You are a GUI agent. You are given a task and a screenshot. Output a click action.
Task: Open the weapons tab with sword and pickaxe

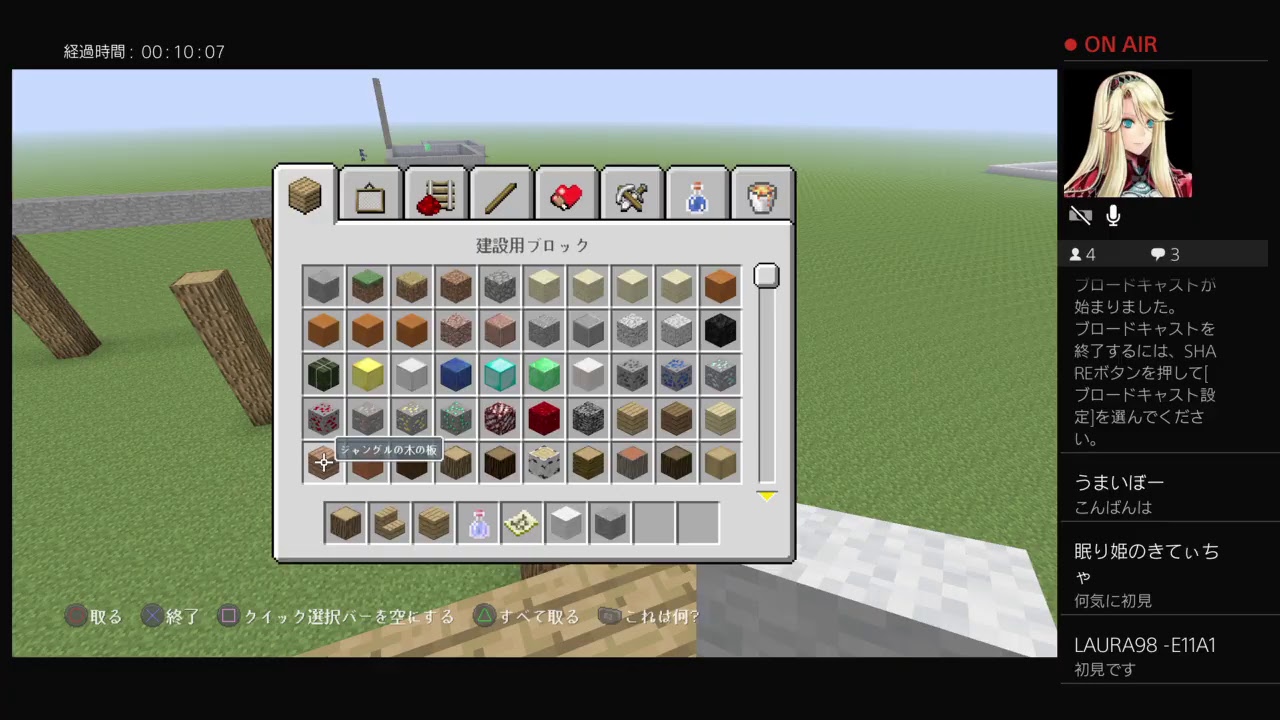631,193
